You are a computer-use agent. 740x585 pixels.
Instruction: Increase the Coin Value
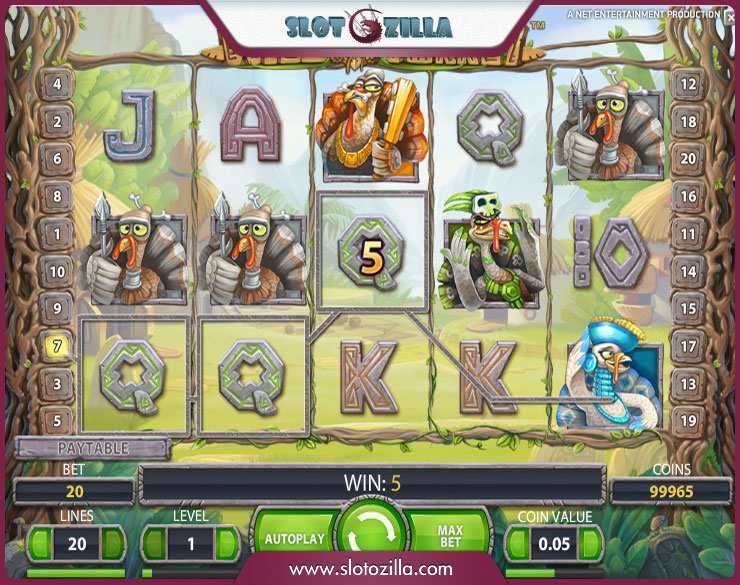[x=592, y=543]
